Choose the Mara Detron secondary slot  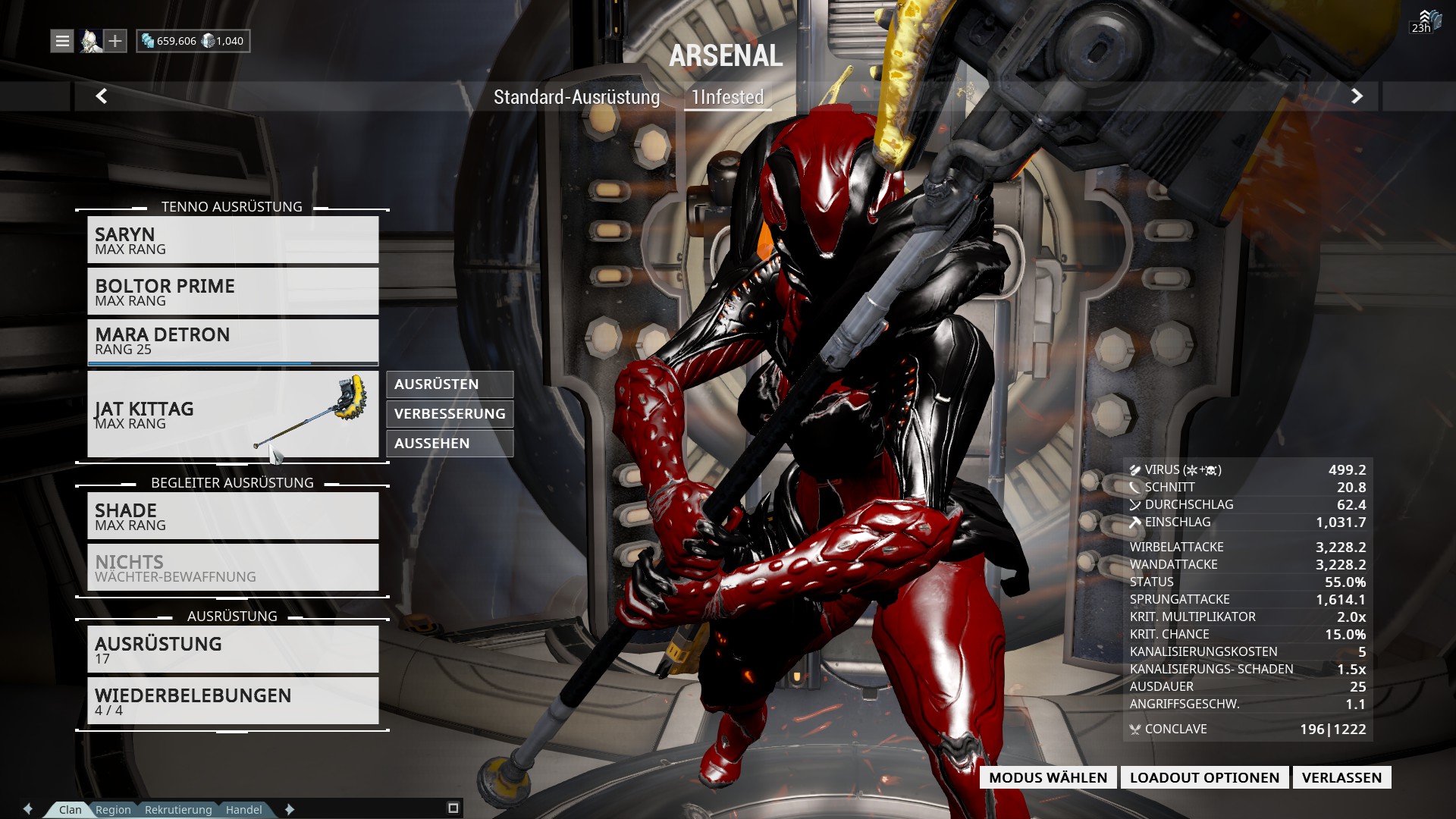click(x=233, y=341)
